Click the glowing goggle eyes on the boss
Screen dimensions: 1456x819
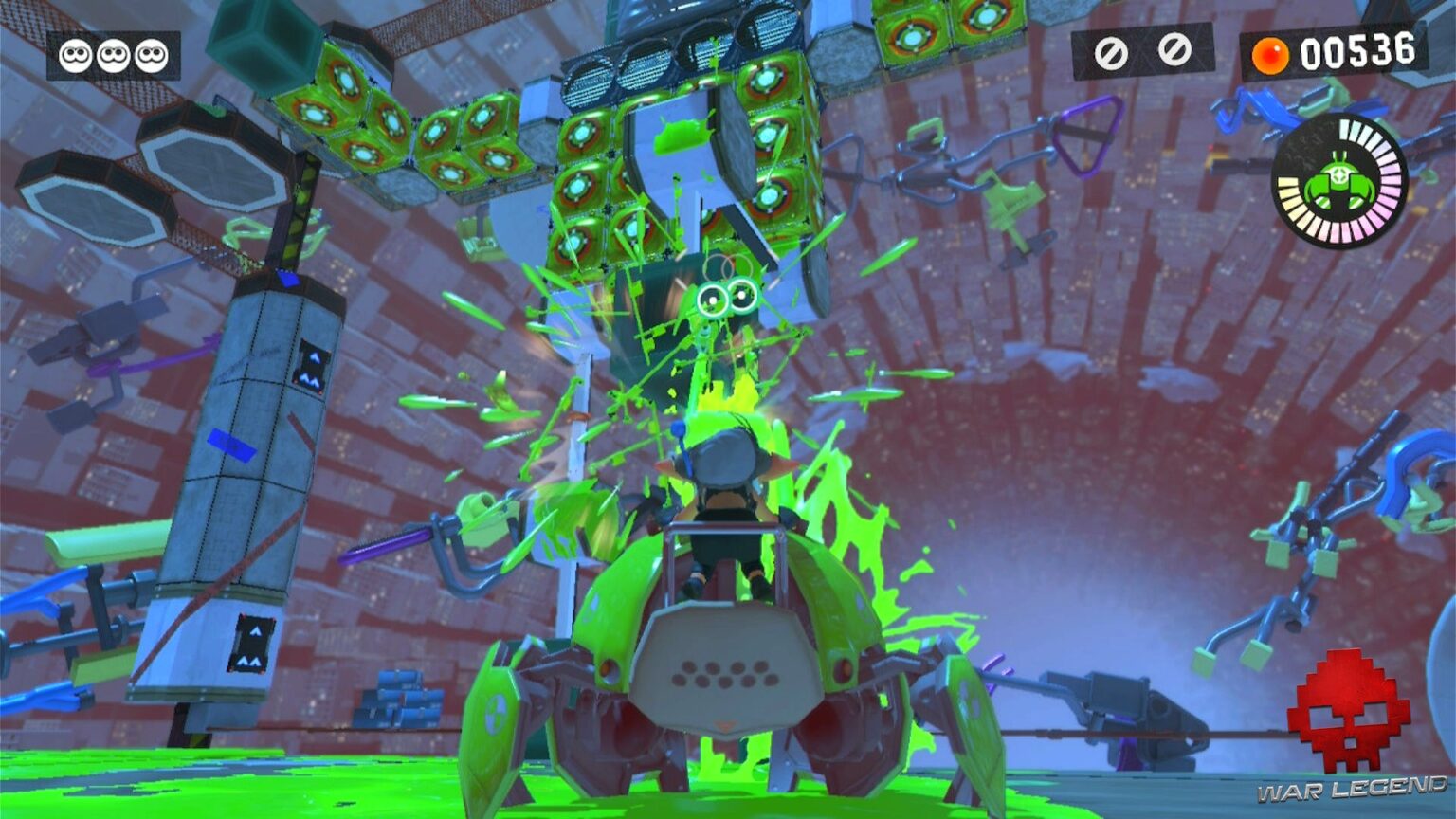click(x=725, y=297)
